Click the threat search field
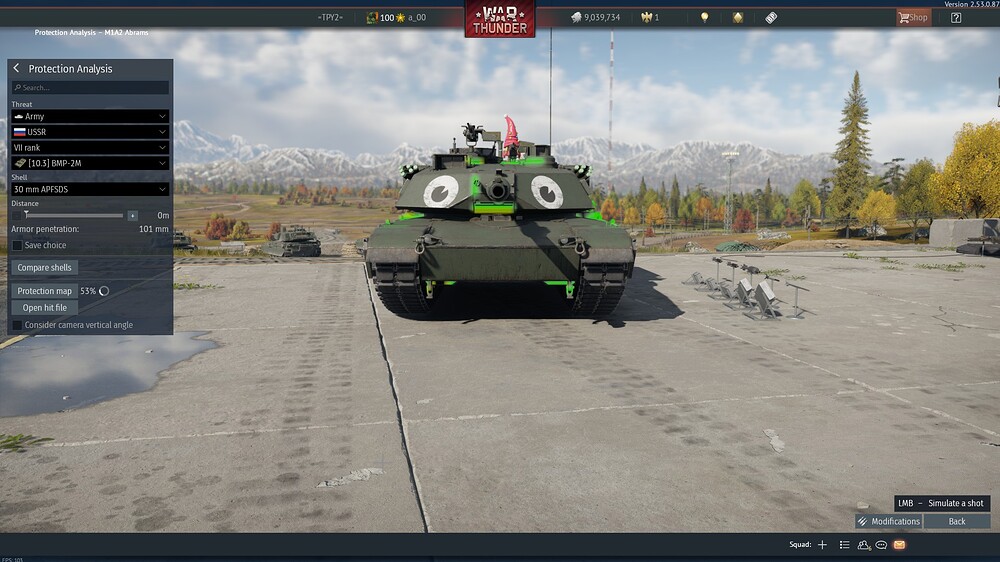 click(90, 88)
